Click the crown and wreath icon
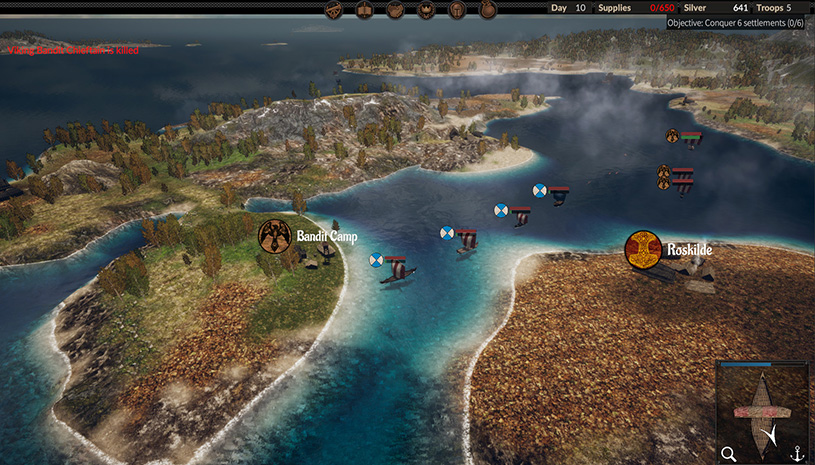The image size is (815, 465). pyautogui.click(x=426, y=10)
